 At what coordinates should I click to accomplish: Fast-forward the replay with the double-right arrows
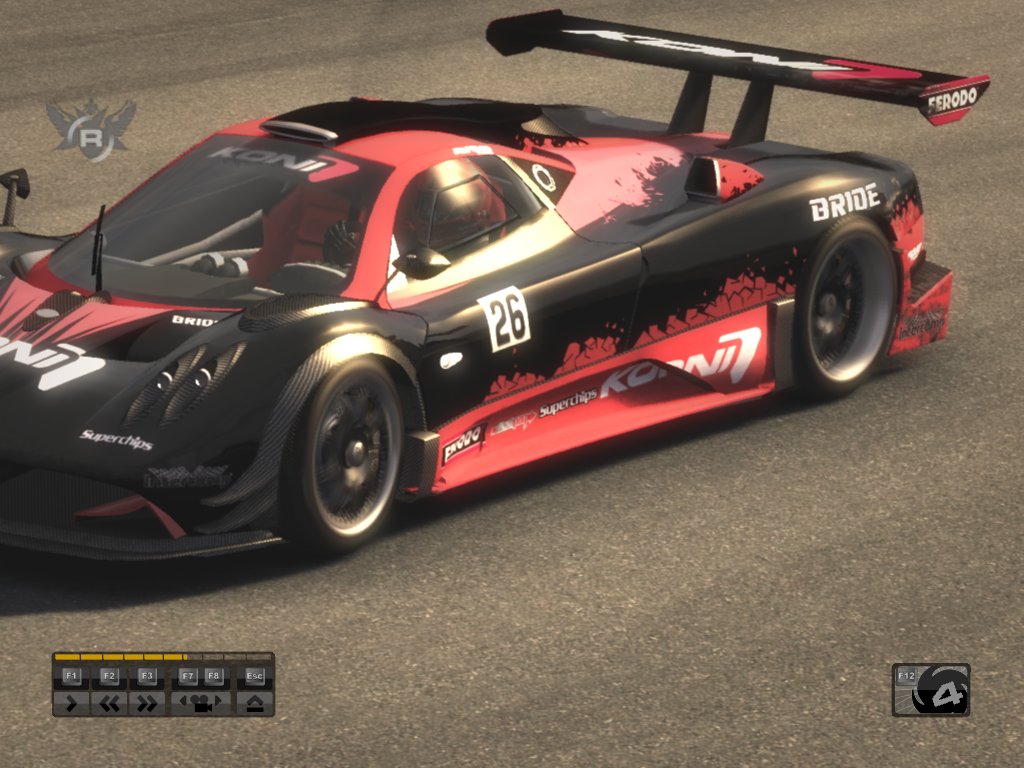point(147,703)
